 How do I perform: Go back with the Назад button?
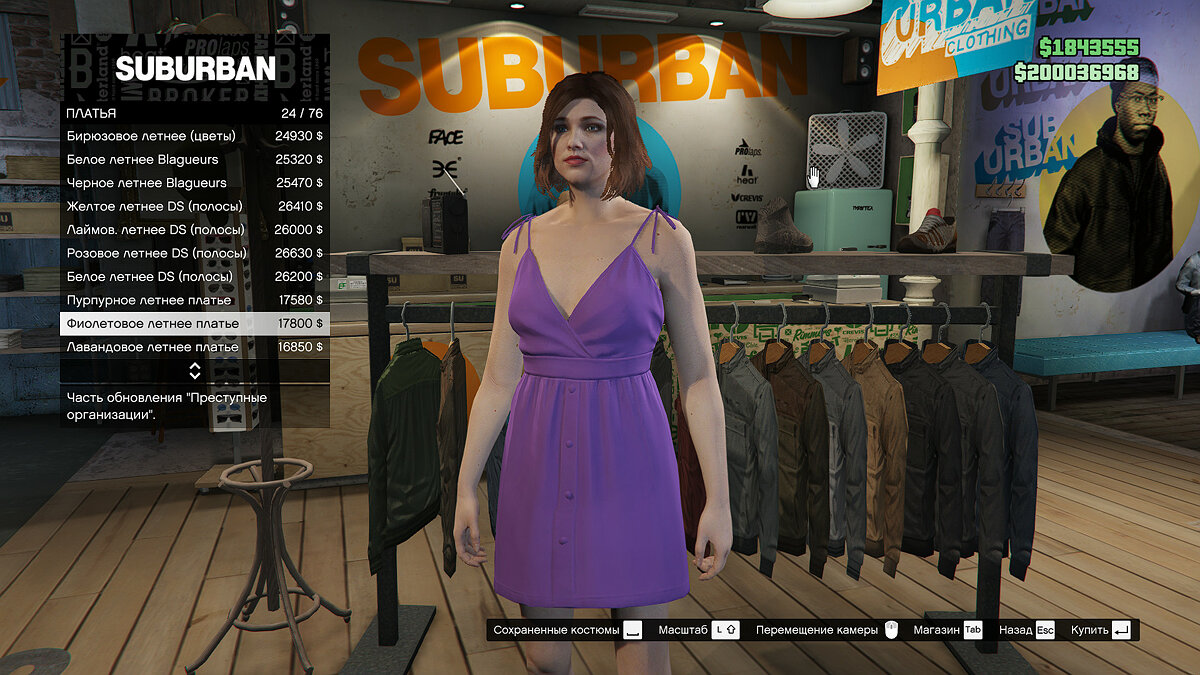click(1027, 630)
